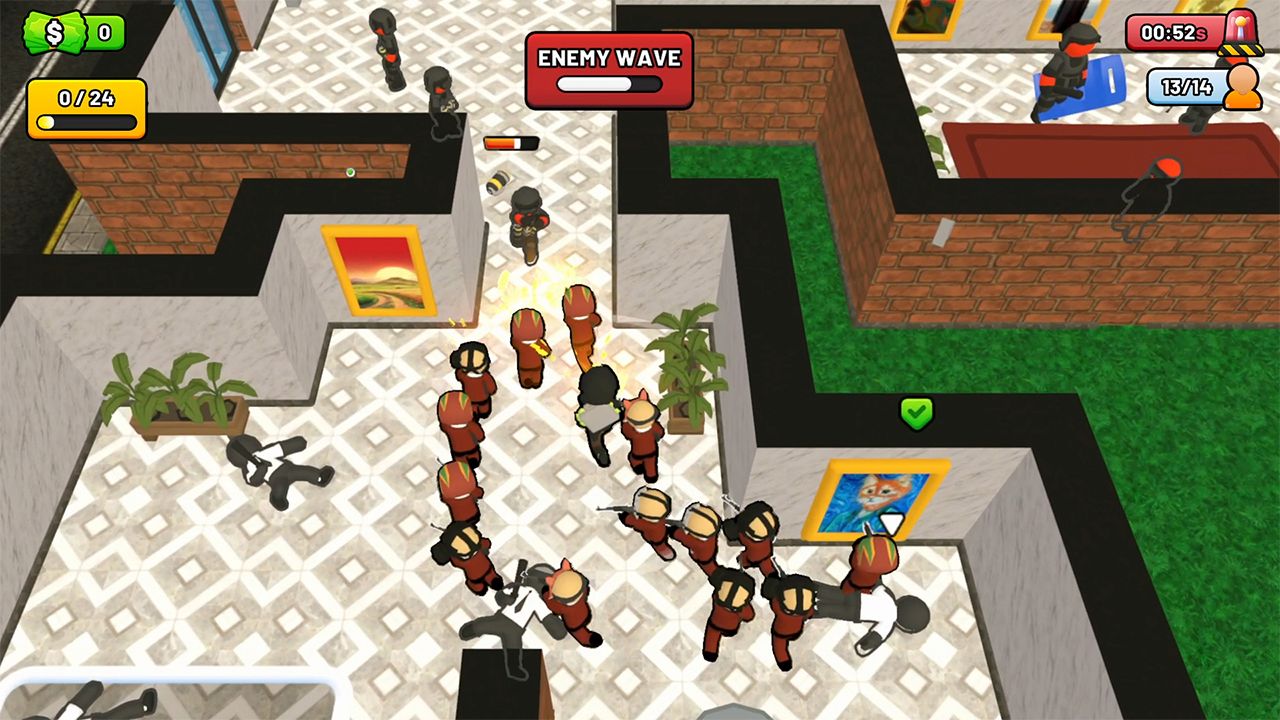
Task: Click the 00:52s countdown timer badge
Action: (x=1172, y=31)
